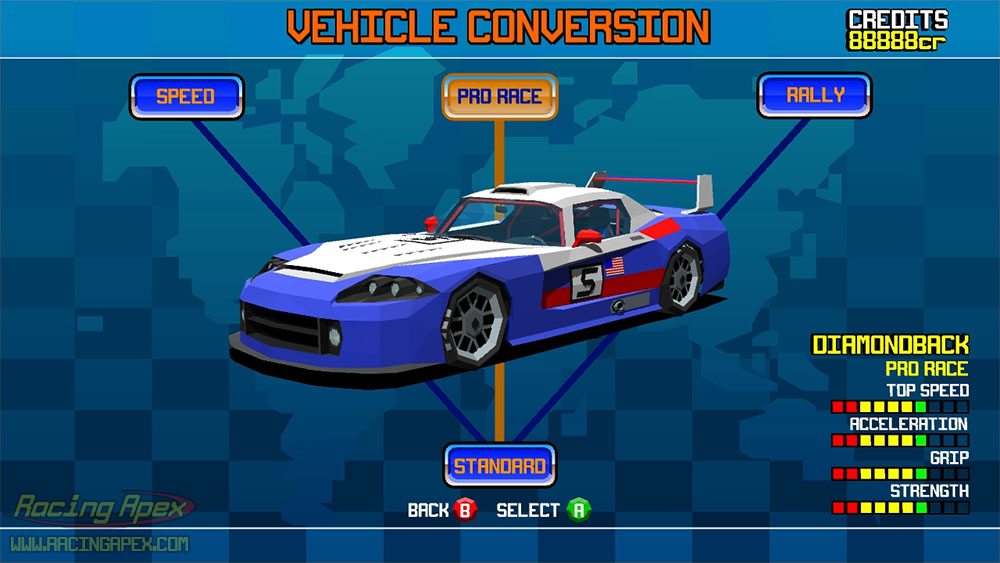
Task: Pick the Rally conversion option
Action: tap(814, 96)
